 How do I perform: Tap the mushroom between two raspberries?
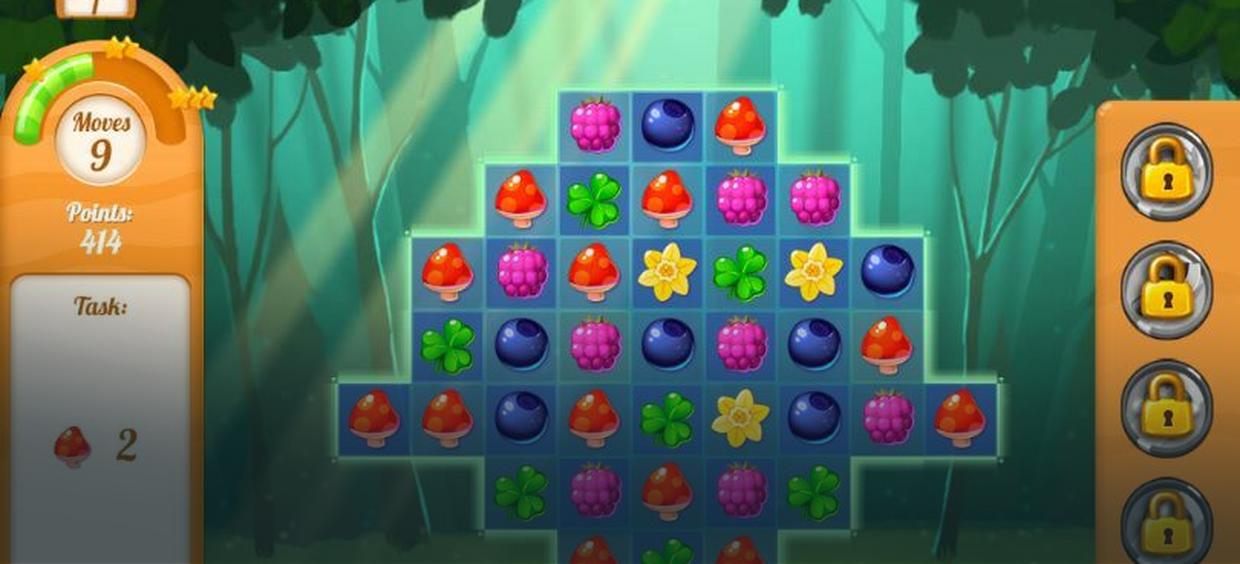[668, 491]
